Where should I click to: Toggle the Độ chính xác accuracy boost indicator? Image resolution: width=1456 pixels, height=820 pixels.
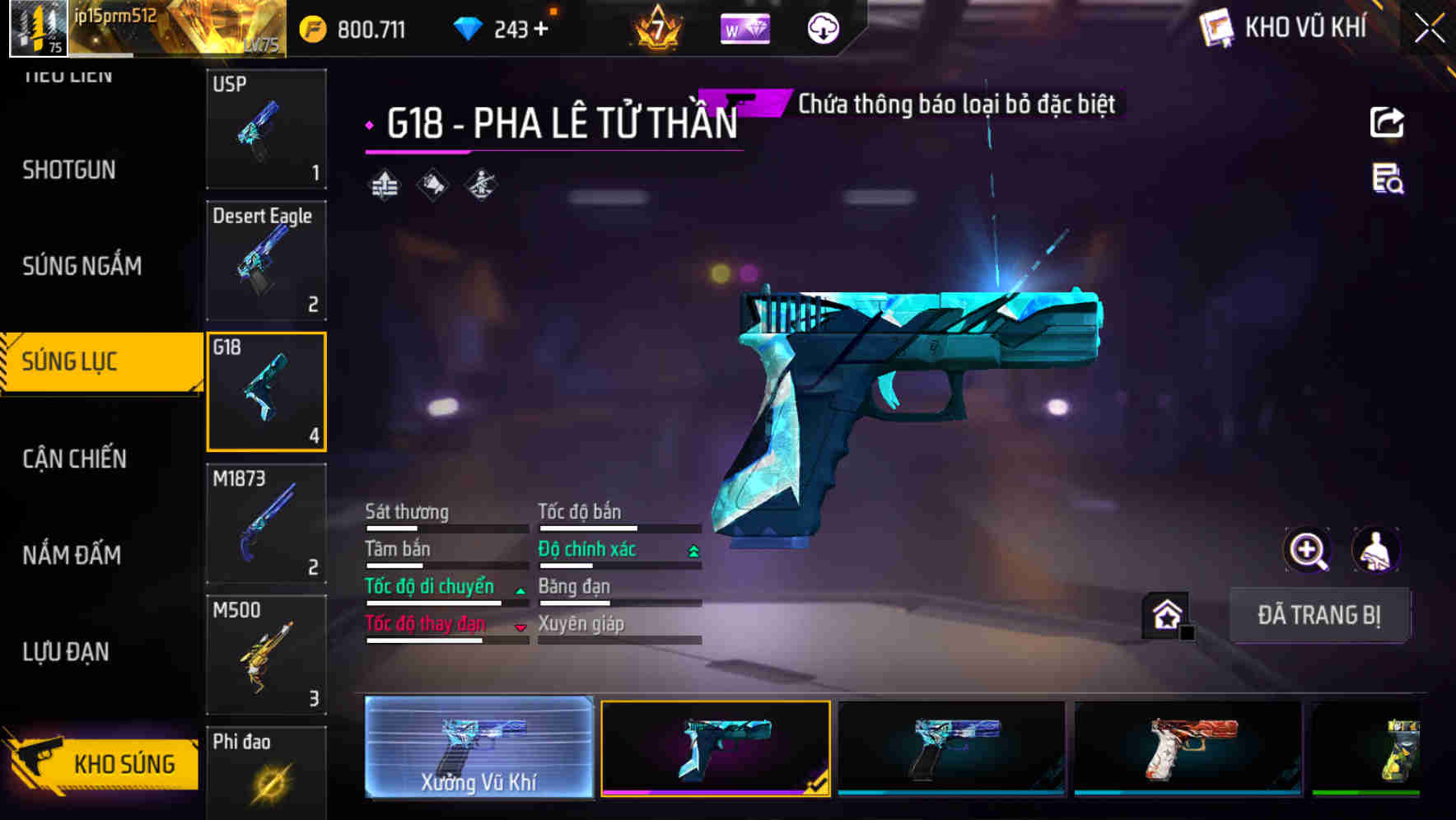(692, 549)
